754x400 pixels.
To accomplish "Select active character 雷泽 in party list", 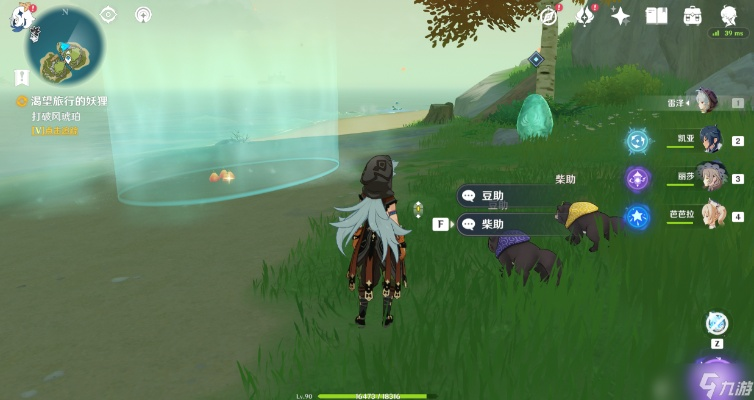I will tap(707, 102).
